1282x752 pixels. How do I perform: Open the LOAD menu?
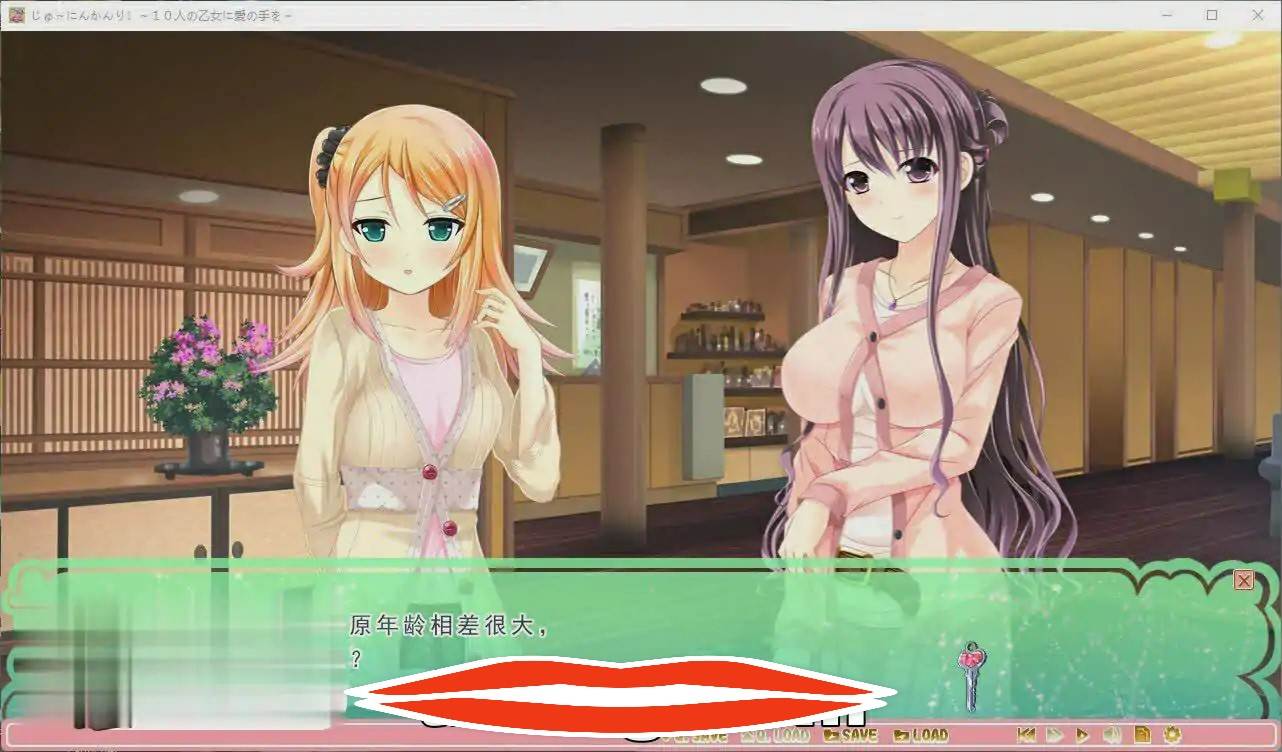tap(920, 735)
